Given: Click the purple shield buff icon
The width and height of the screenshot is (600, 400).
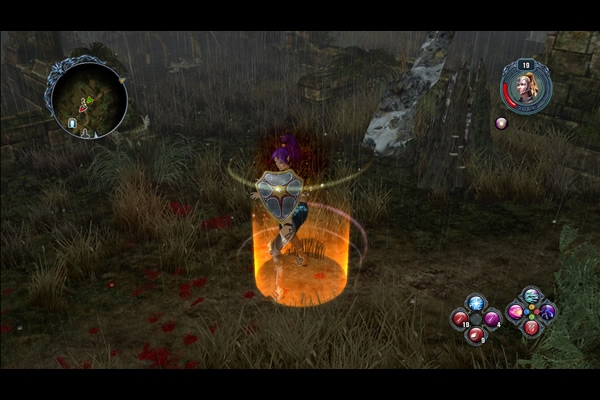Looking at the screenshot, I should tap(501, 123).
